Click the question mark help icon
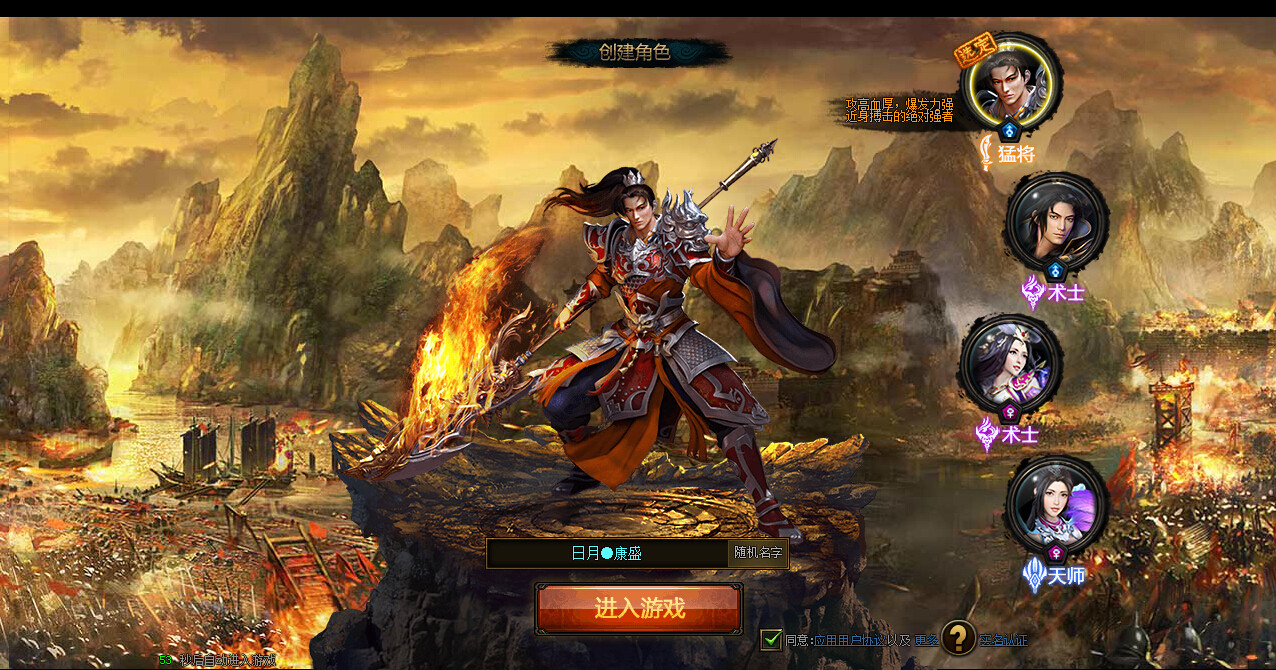The height and width of the screenshot is (670, 1276). 958,637
